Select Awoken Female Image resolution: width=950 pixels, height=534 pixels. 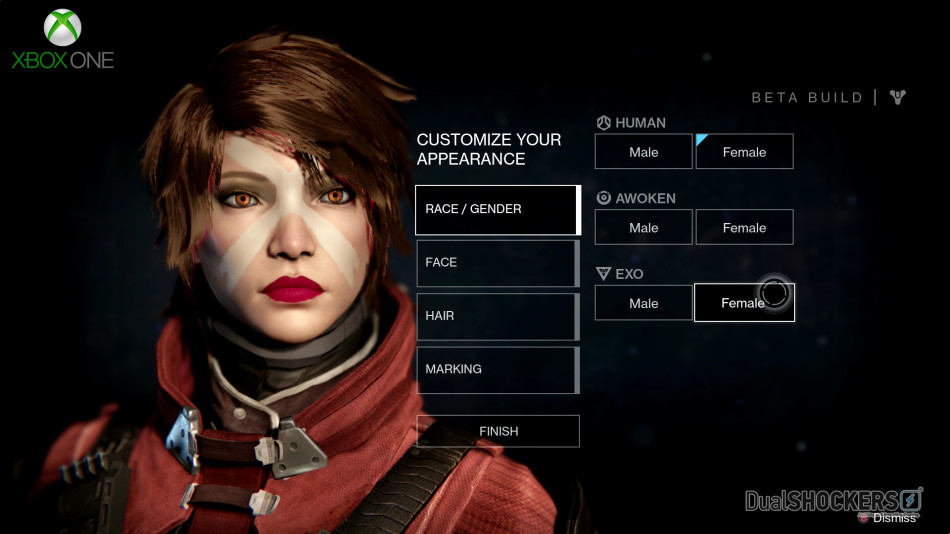click(x=744, y=228)
